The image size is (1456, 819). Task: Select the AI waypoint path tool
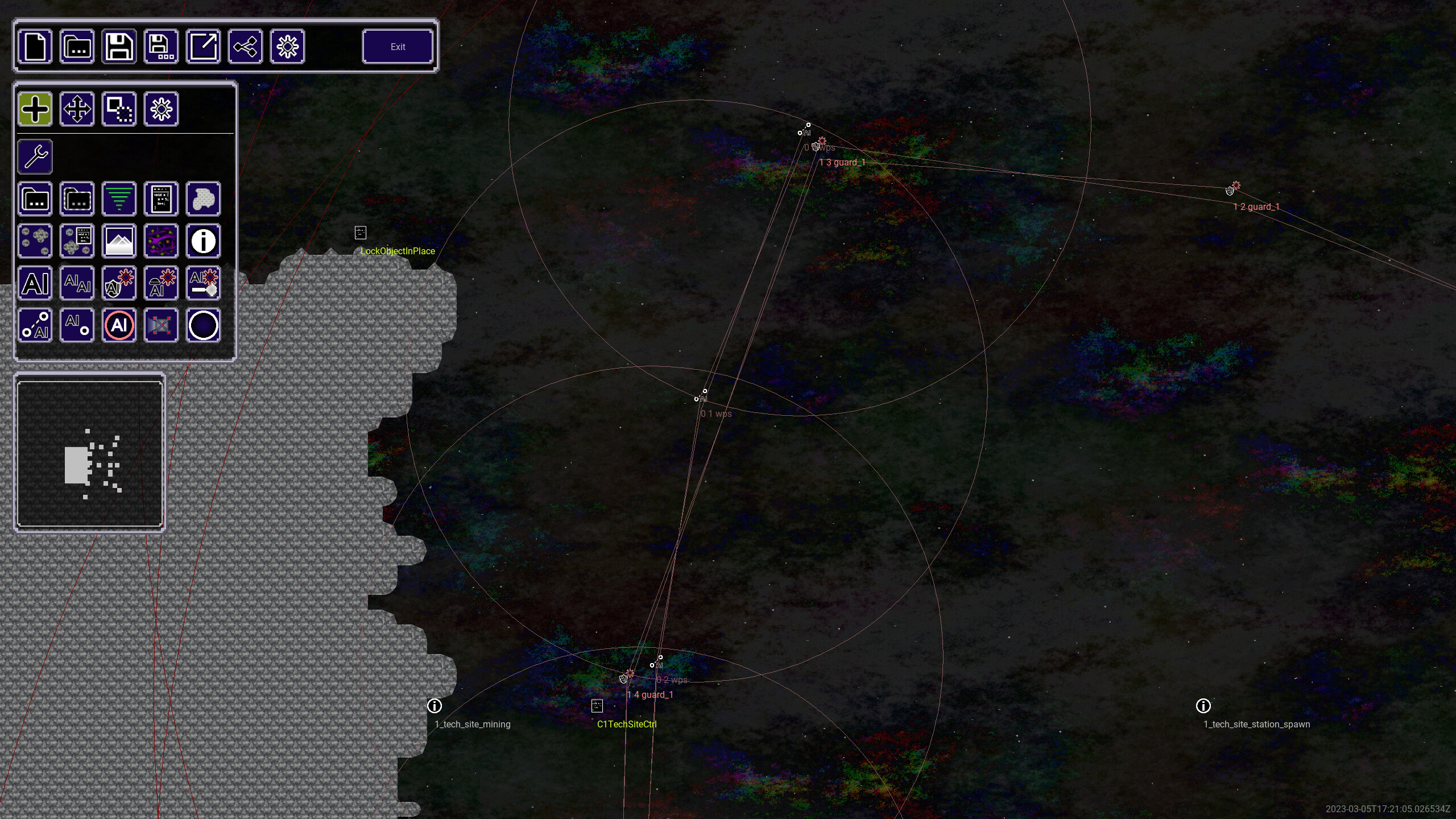pyautogui.click(x=35, y=325)
